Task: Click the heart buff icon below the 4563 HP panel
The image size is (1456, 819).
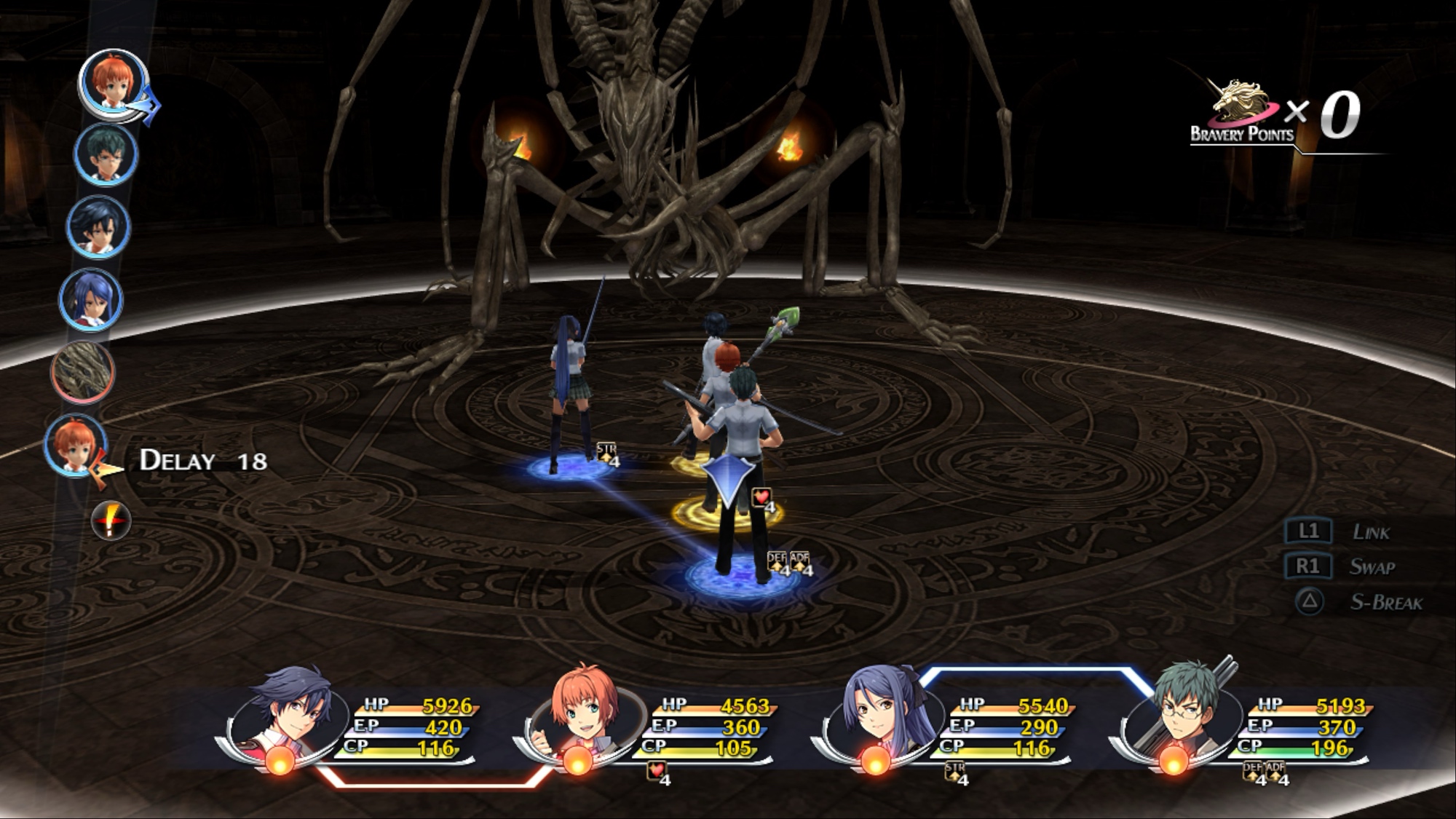Action: click(657, 771)
